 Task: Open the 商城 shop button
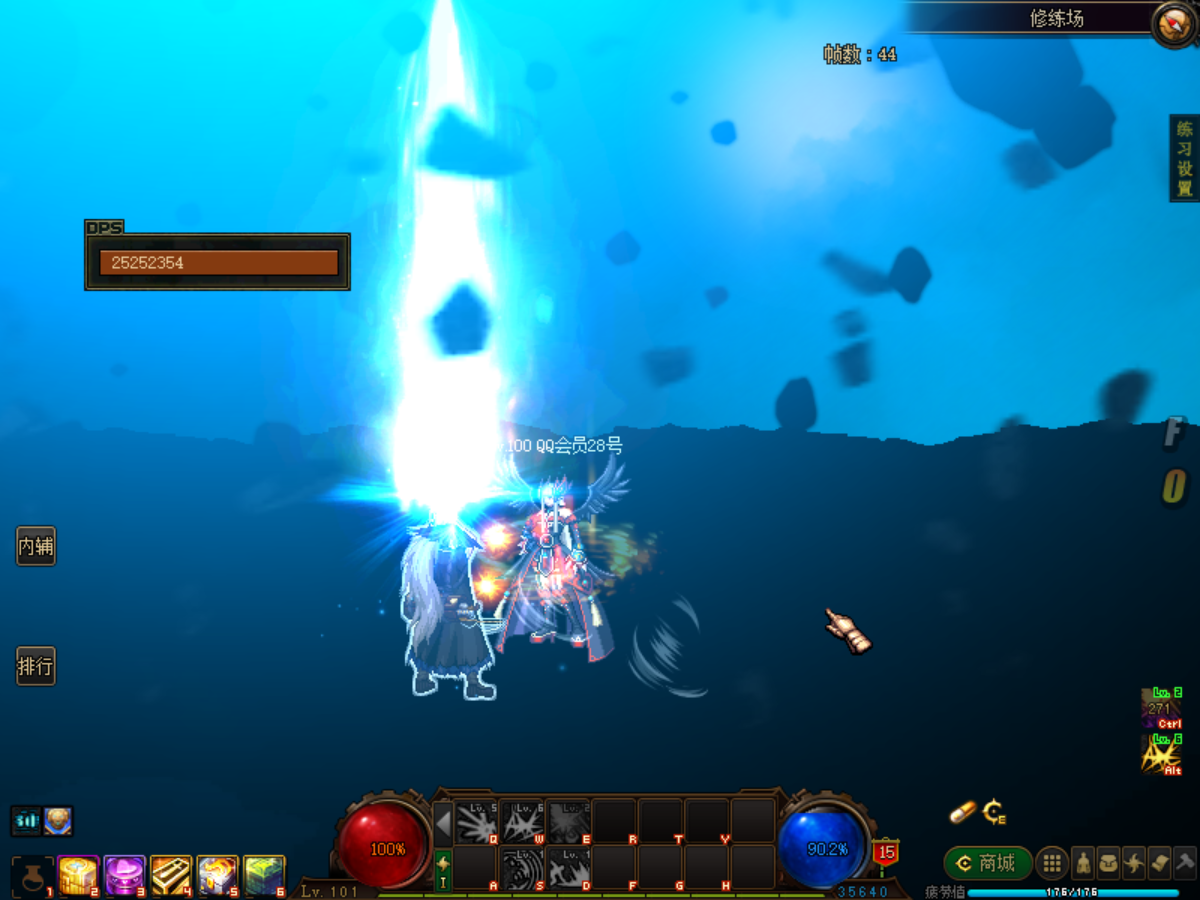988,863
